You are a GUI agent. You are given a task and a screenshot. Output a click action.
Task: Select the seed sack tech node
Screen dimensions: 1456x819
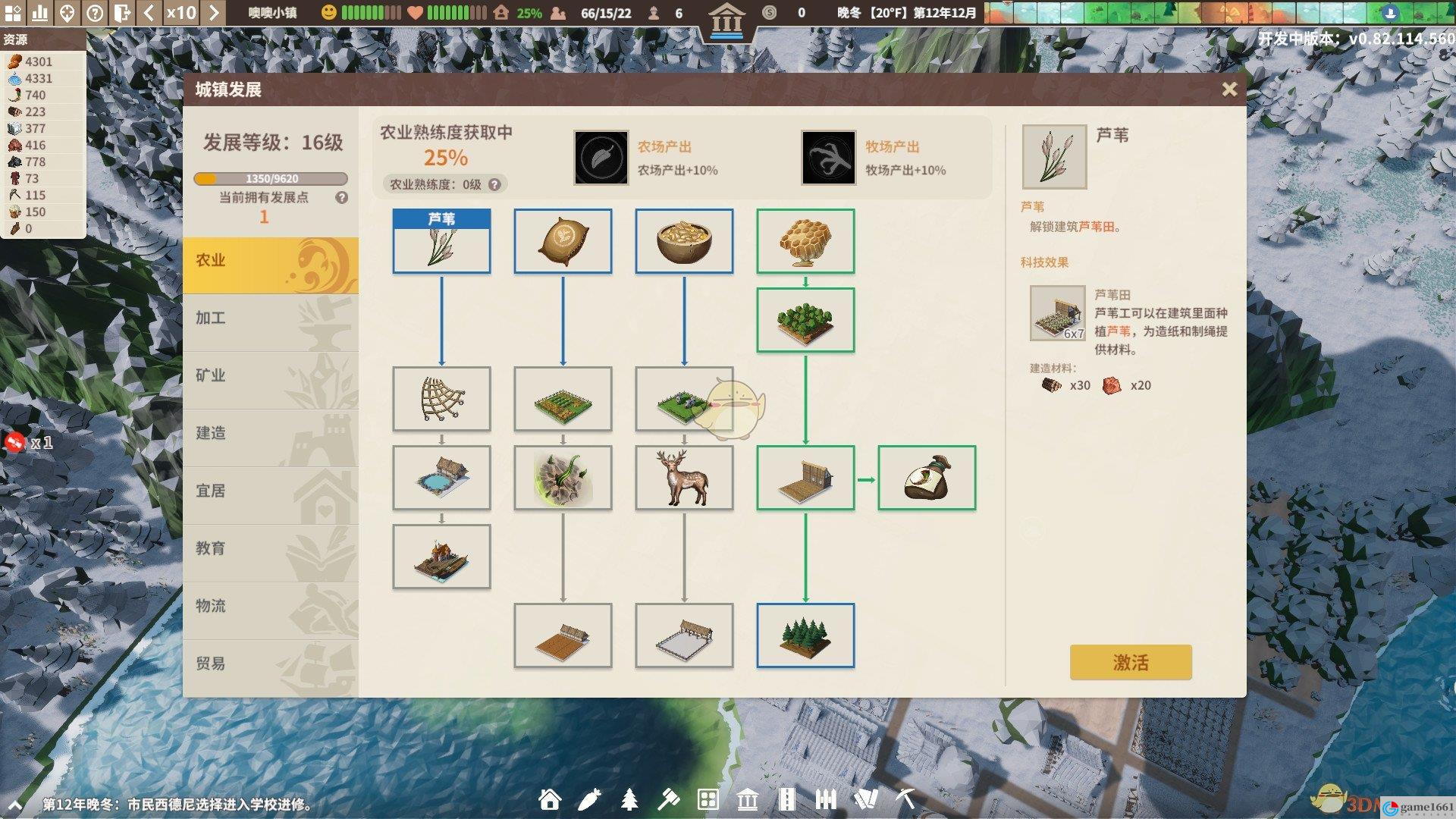click(x=563, y=241)
